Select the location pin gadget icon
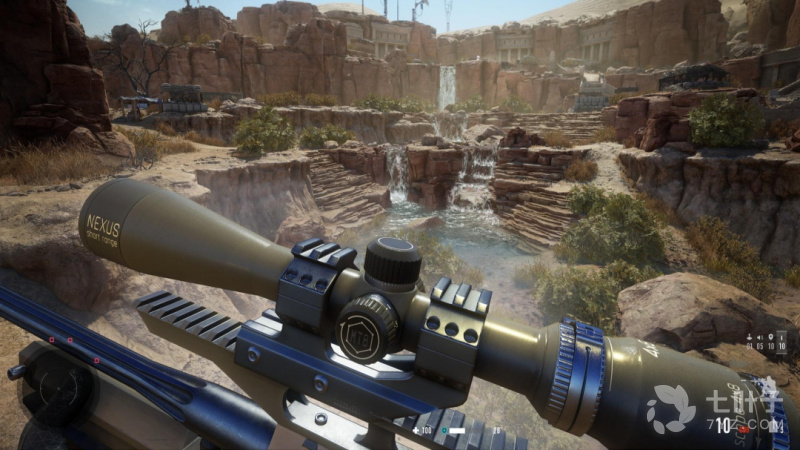The height and width of the screenshot is (450, 800). point(771,337)
